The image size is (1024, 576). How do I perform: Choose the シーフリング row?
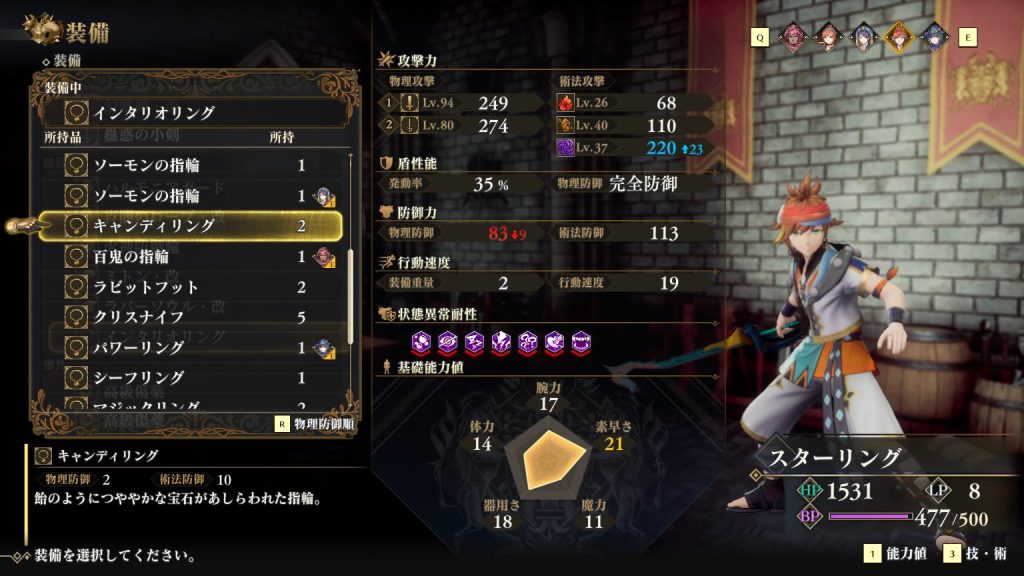pyautogui.click(x=190, y=377)
